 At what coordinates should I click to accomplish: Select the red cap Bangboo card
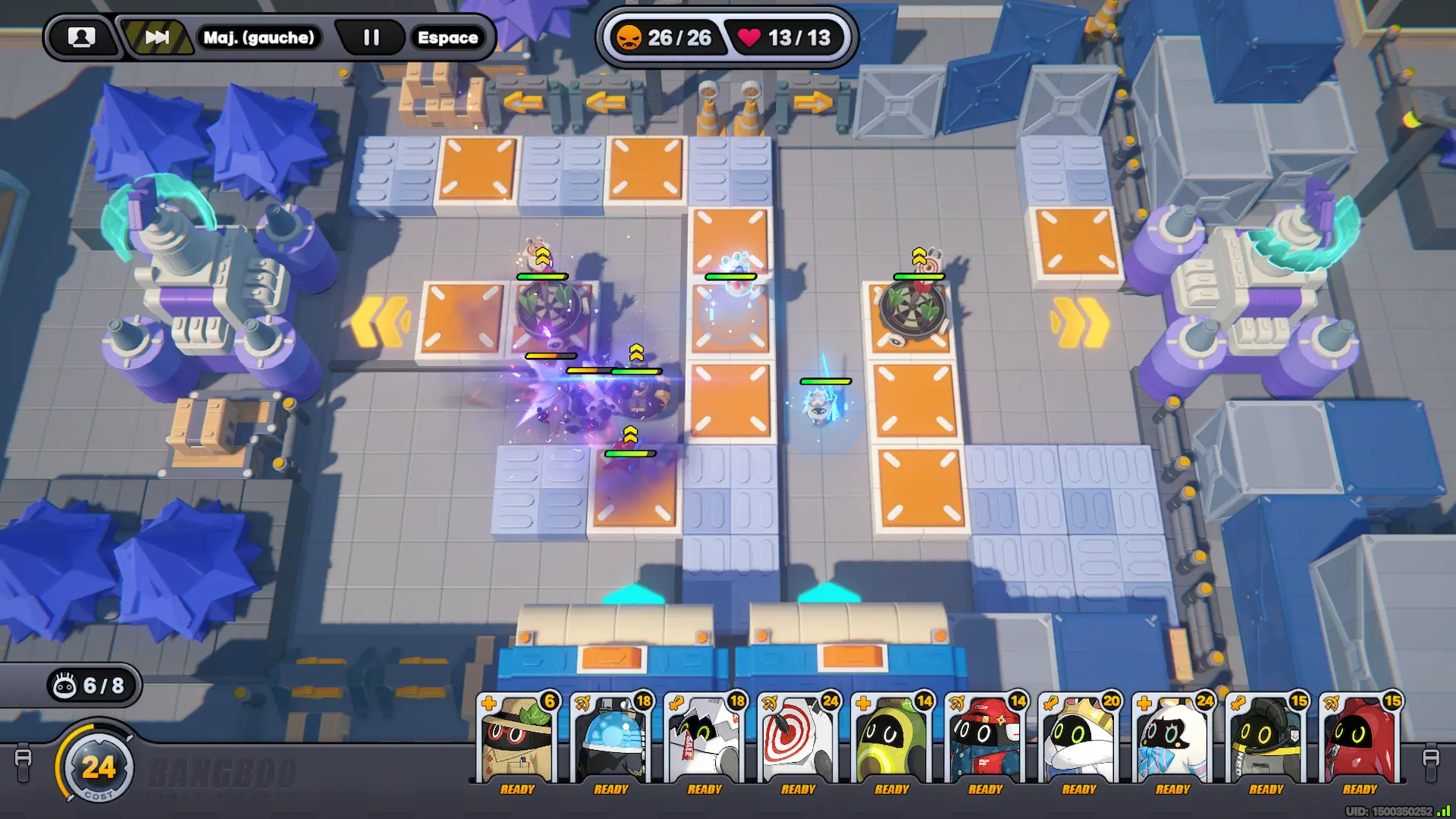(x=985, y=741)
